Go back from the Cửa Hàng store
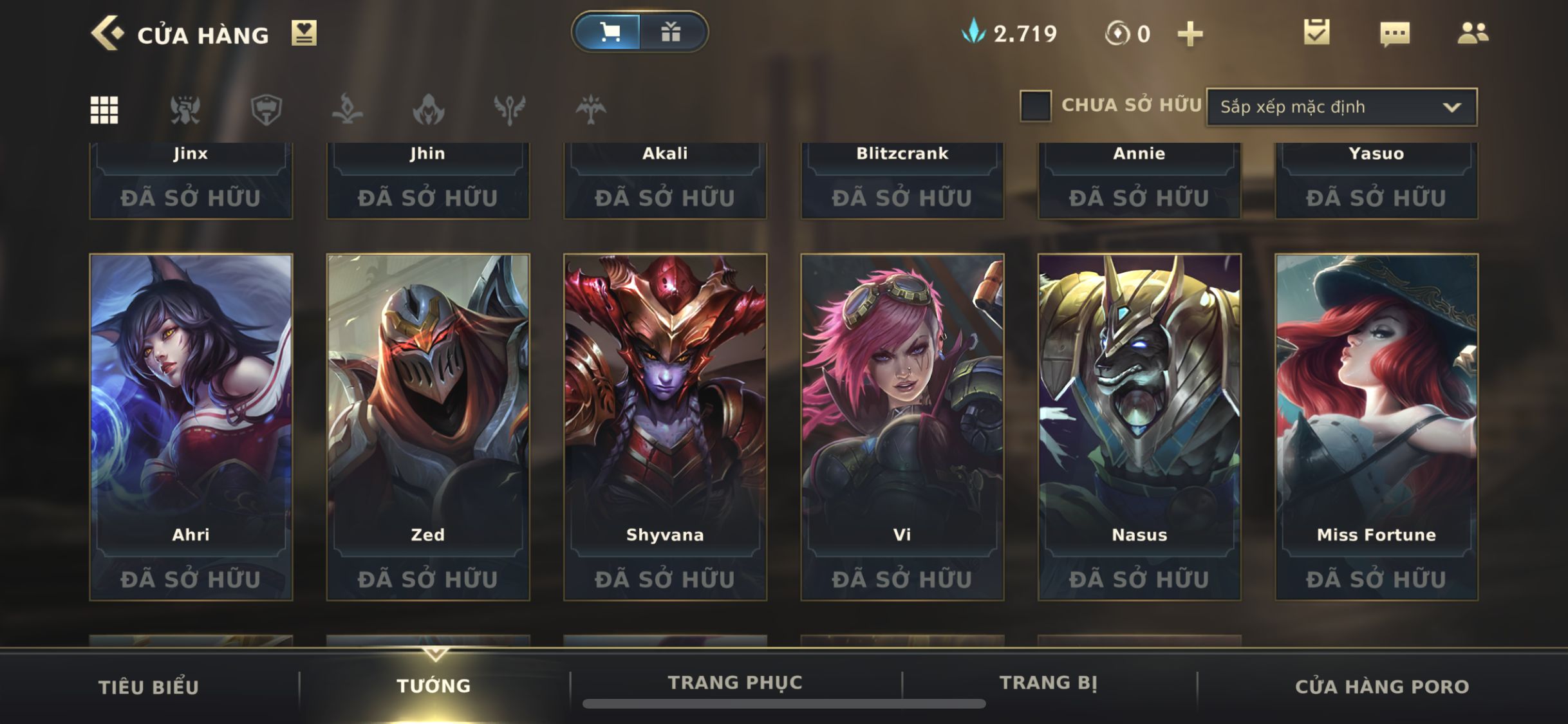Screen dimensions: 1568x724 [x=107, y=33]
